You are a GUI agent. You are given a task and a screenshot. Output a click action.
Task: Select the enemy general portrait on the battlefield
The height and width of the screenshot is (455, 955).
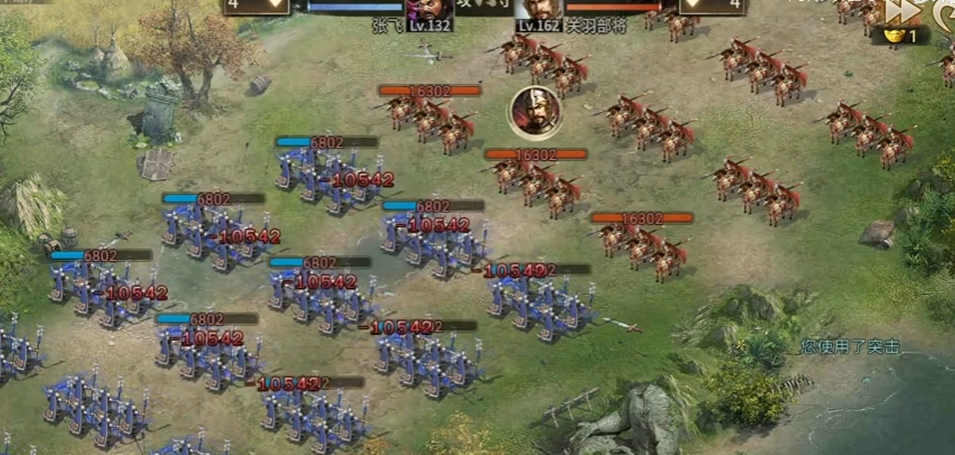[534, 110]
